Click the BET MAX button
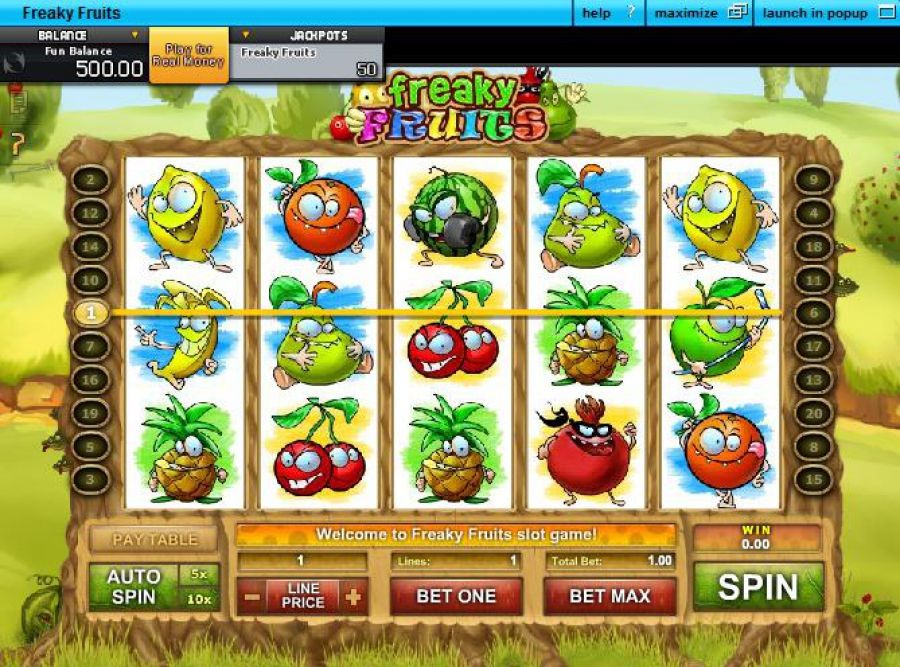 (609, 596)
